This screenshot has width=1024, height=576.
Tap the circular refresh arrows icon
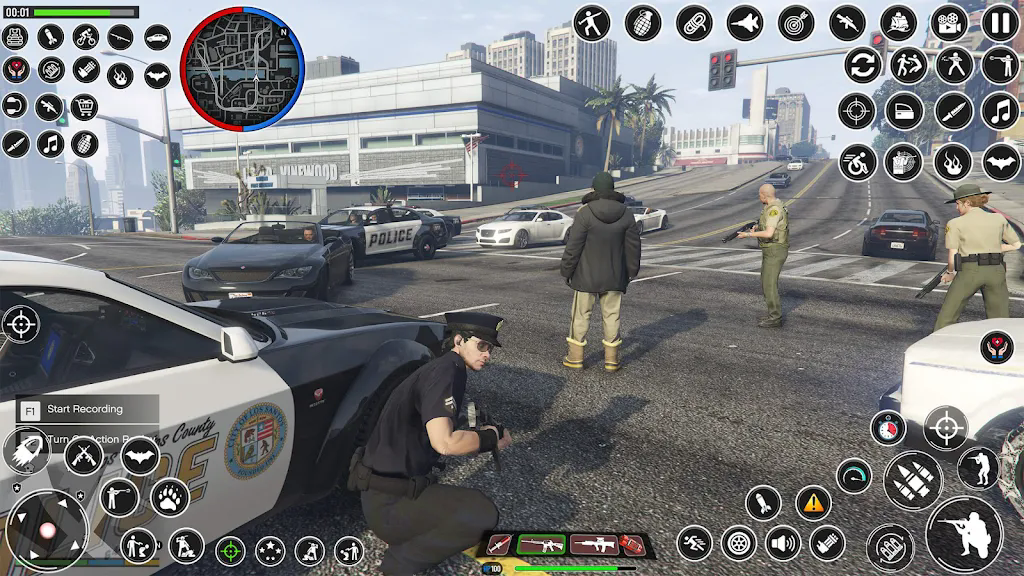point(862,65)
